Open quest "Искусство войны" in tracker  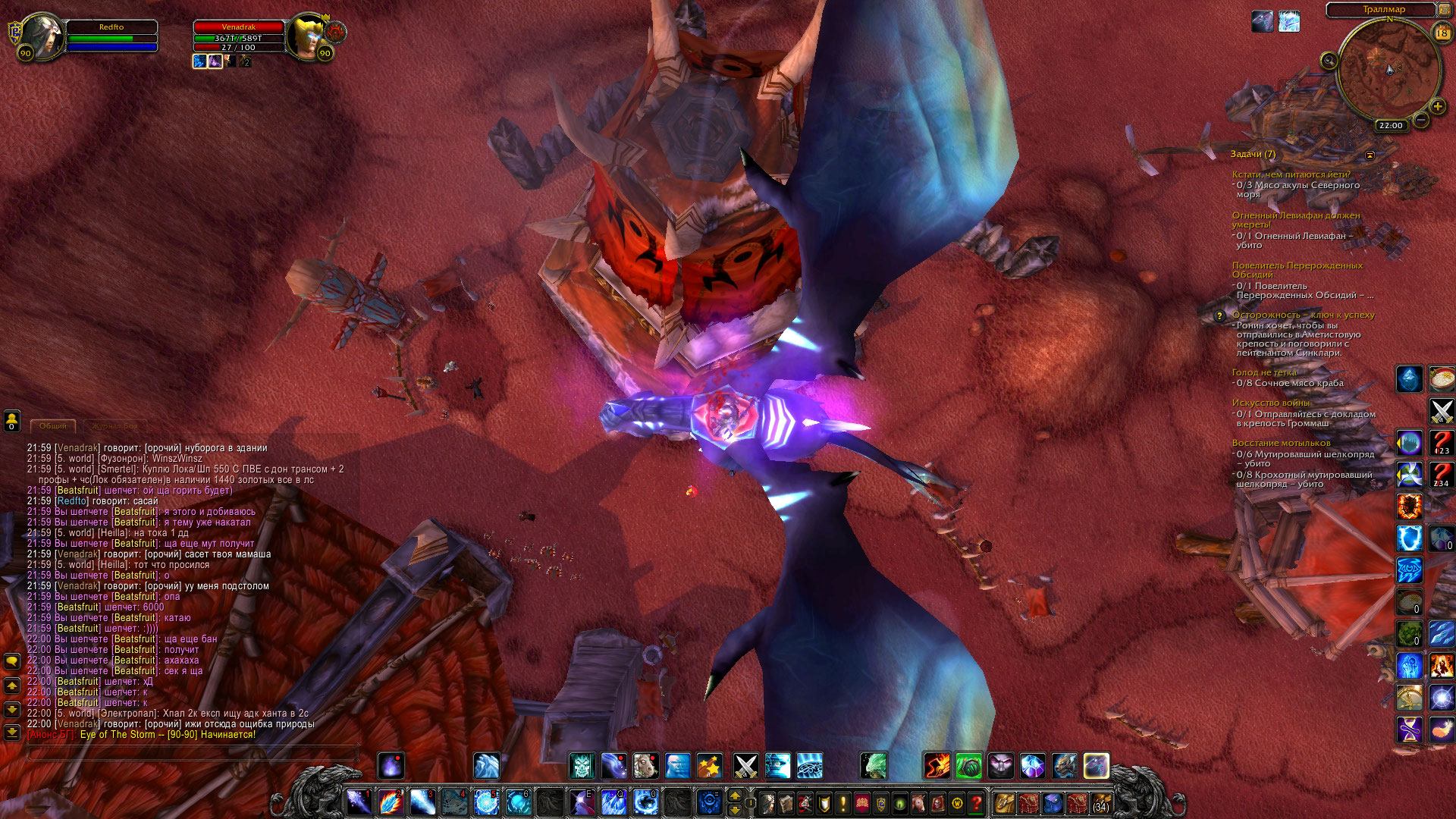point(1270,403)
